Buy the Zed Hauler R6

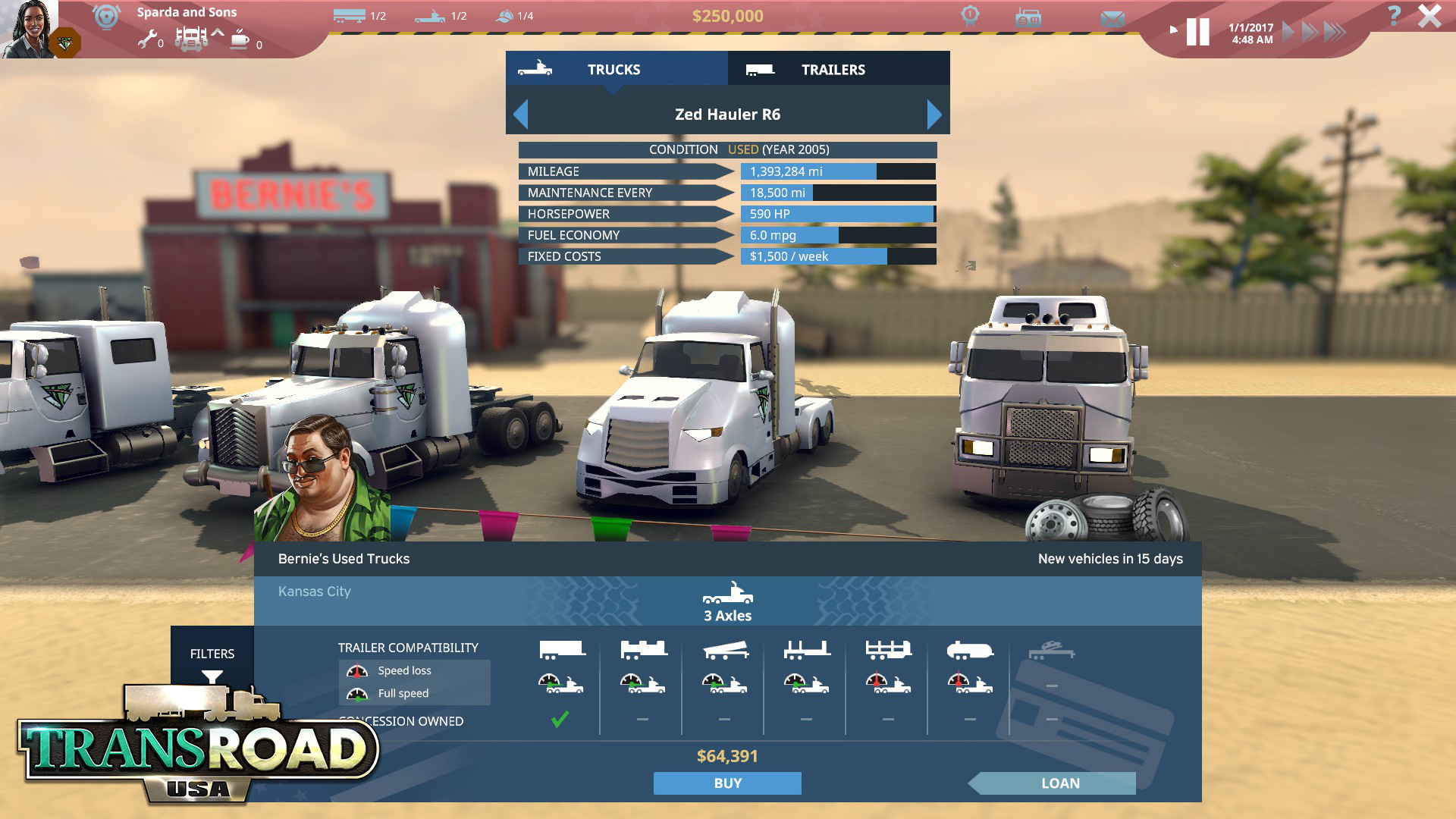[x=727, y=783]
